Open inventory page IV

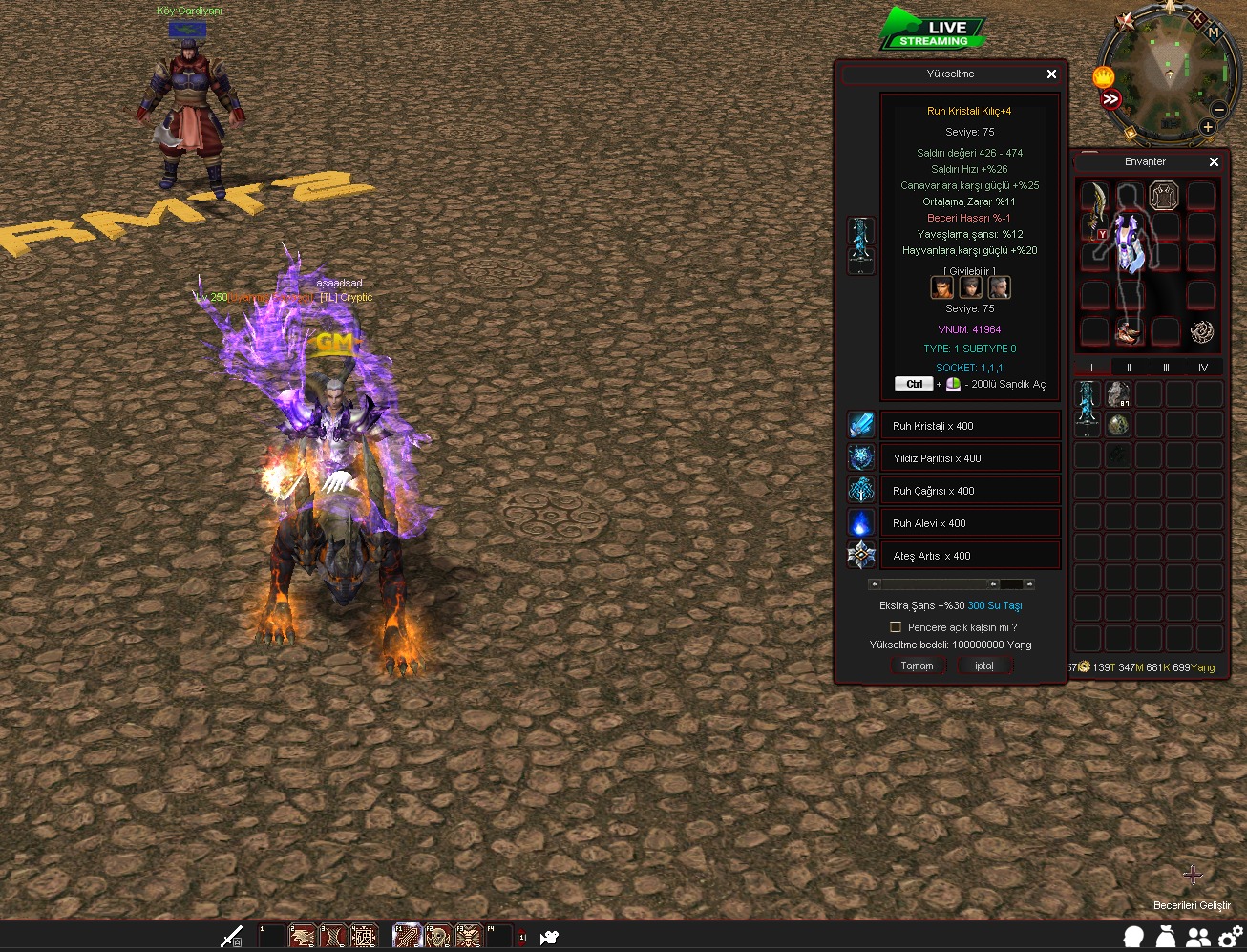point(1202,368)
